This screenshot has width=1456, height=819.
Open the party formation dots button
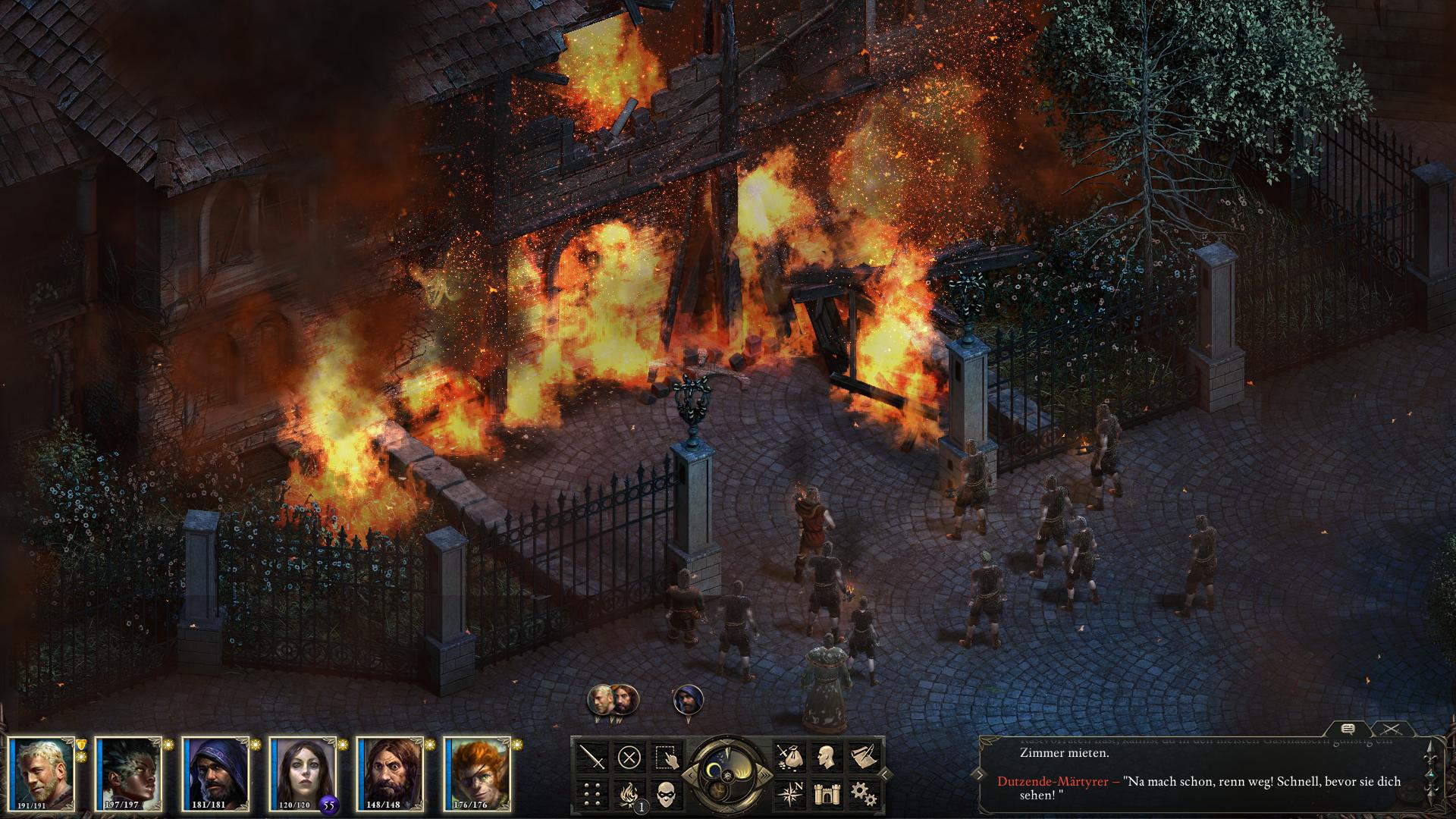(593, 793)
